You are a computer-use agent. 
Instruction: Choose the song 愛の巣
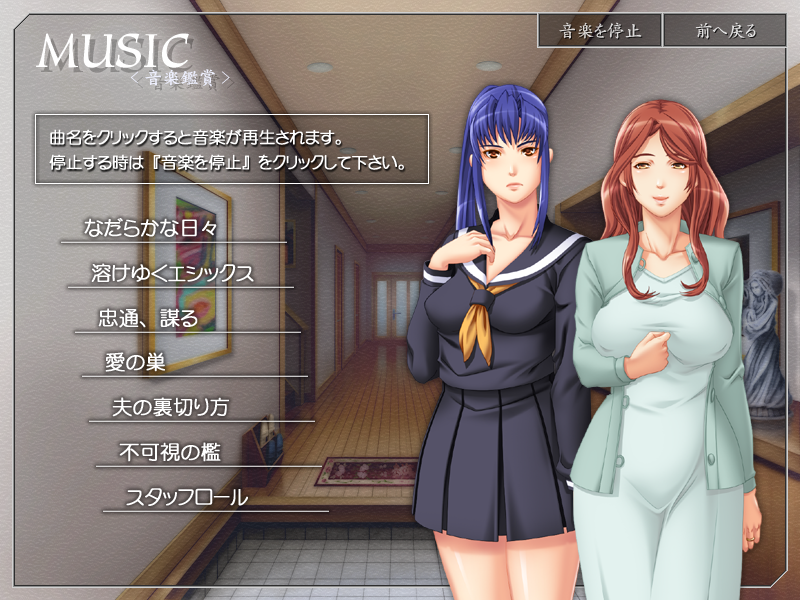pos(135,363)
